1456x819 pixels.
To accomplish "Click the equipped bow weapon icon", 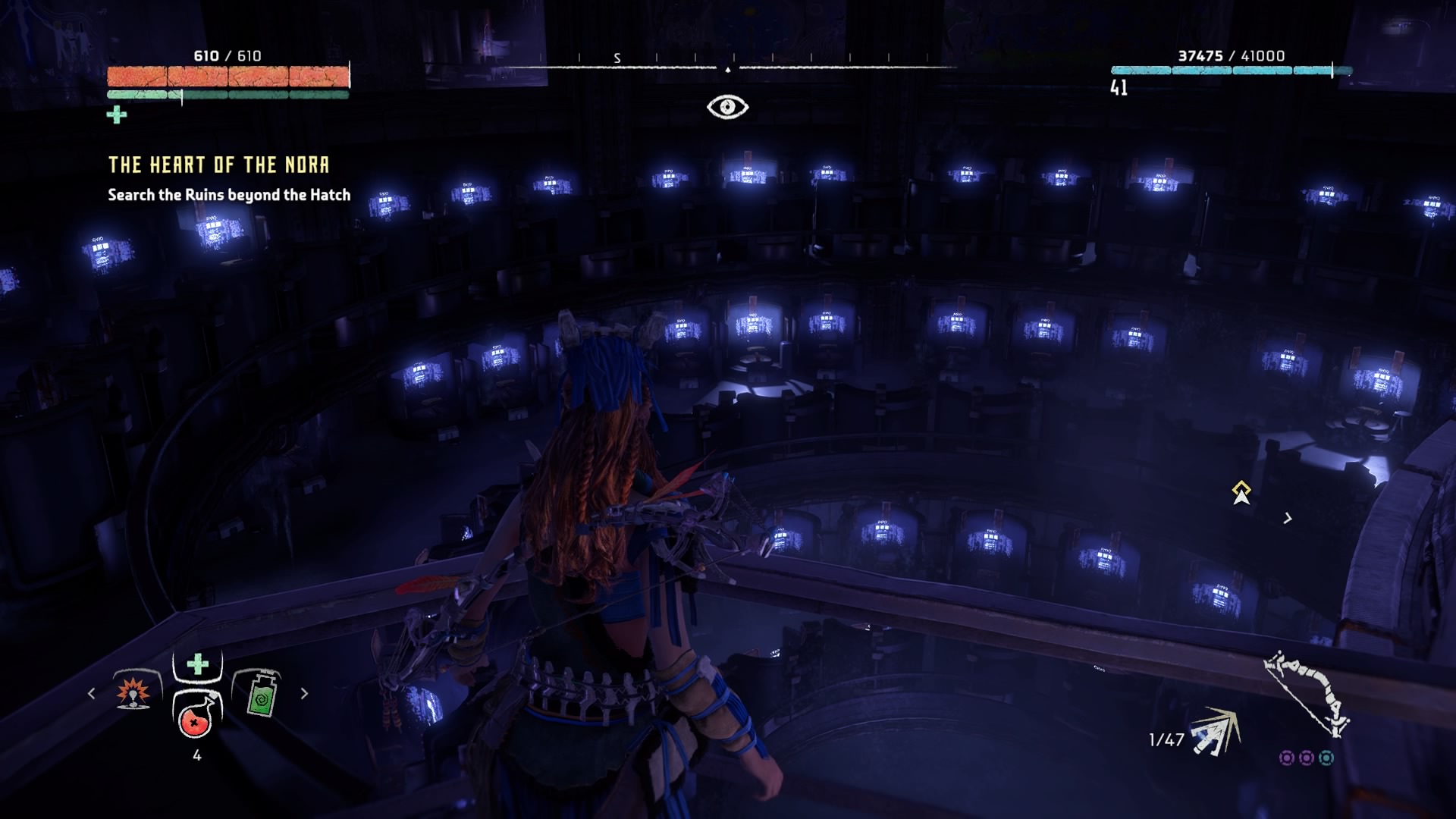I will pyautogui.click(x=1306, y=692).
